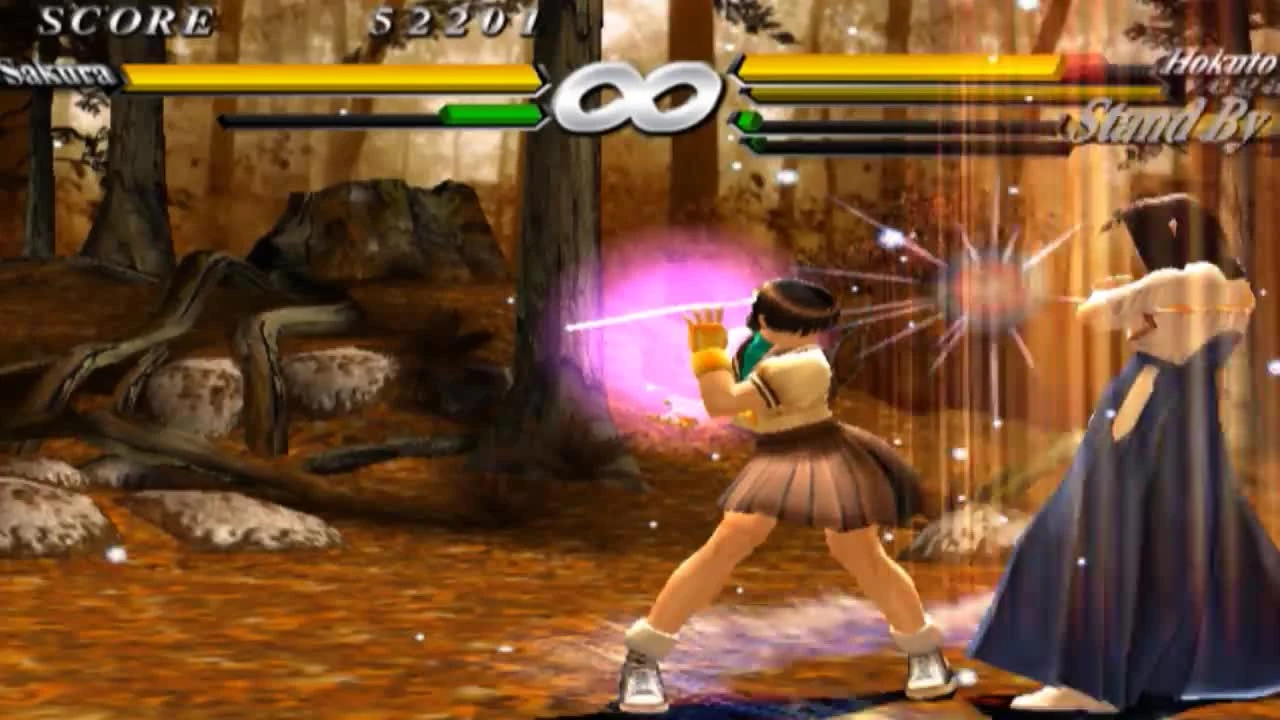Click the red damage segment of Hokuto's bar
1280x720 pixels.
(1085, 69)
